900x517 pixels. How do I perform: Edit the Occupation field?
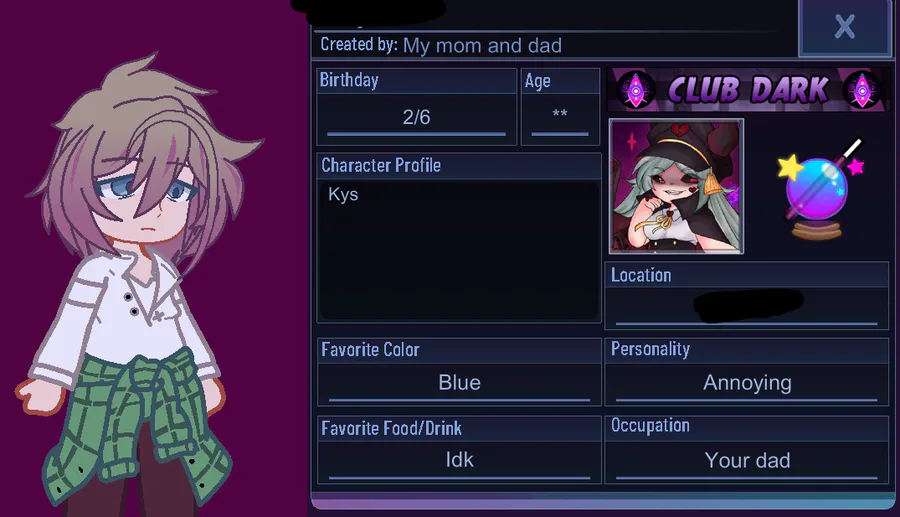pos(746,461)
